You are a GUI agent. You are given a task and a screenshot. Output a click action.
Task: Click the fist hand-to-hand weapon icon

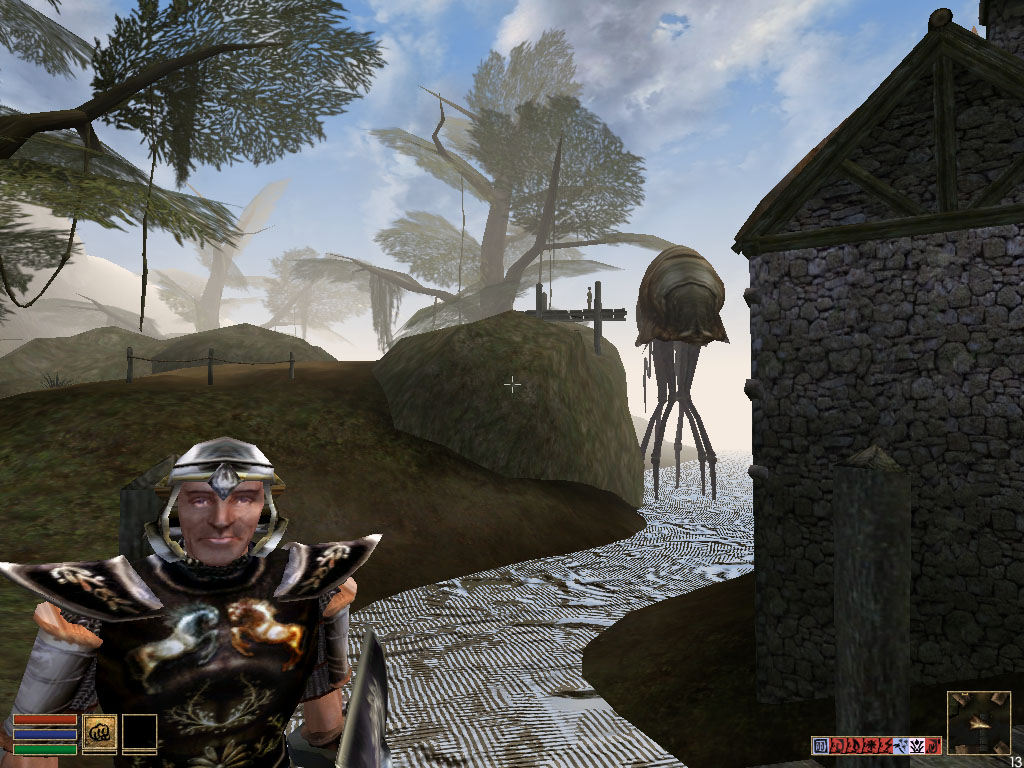[x=99, y=731]
